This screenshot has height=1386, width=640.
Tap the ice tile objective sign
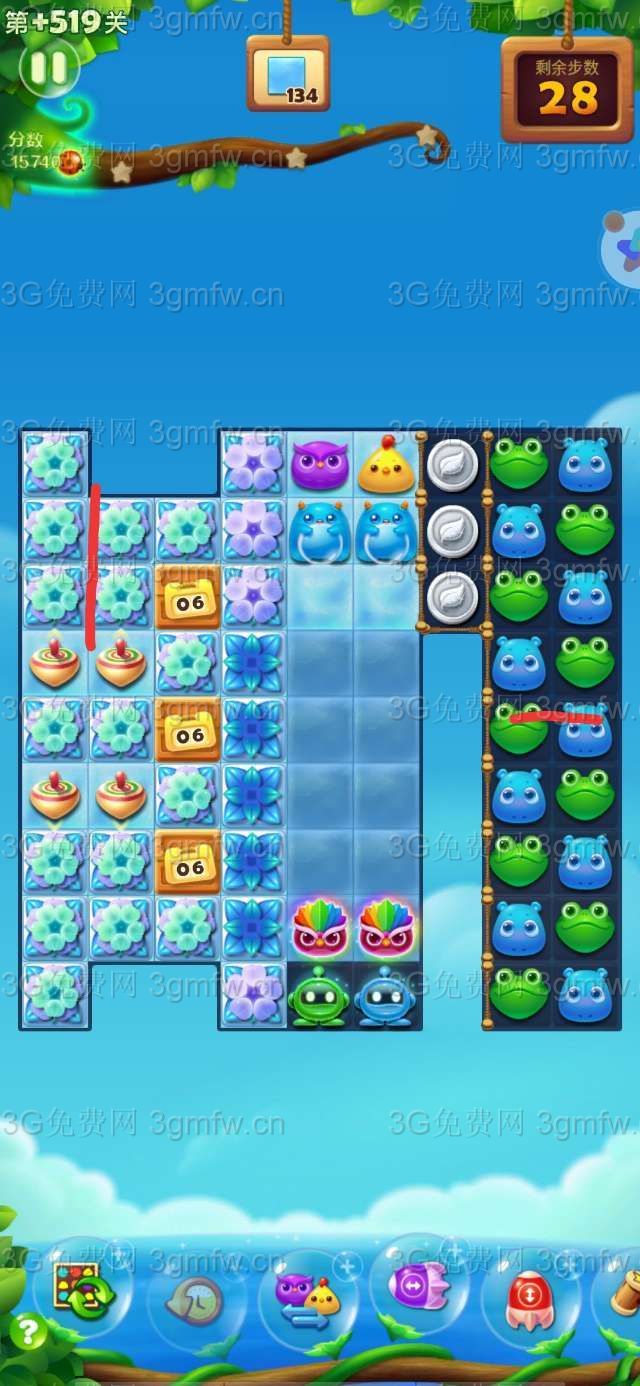[x=288, y=74]
